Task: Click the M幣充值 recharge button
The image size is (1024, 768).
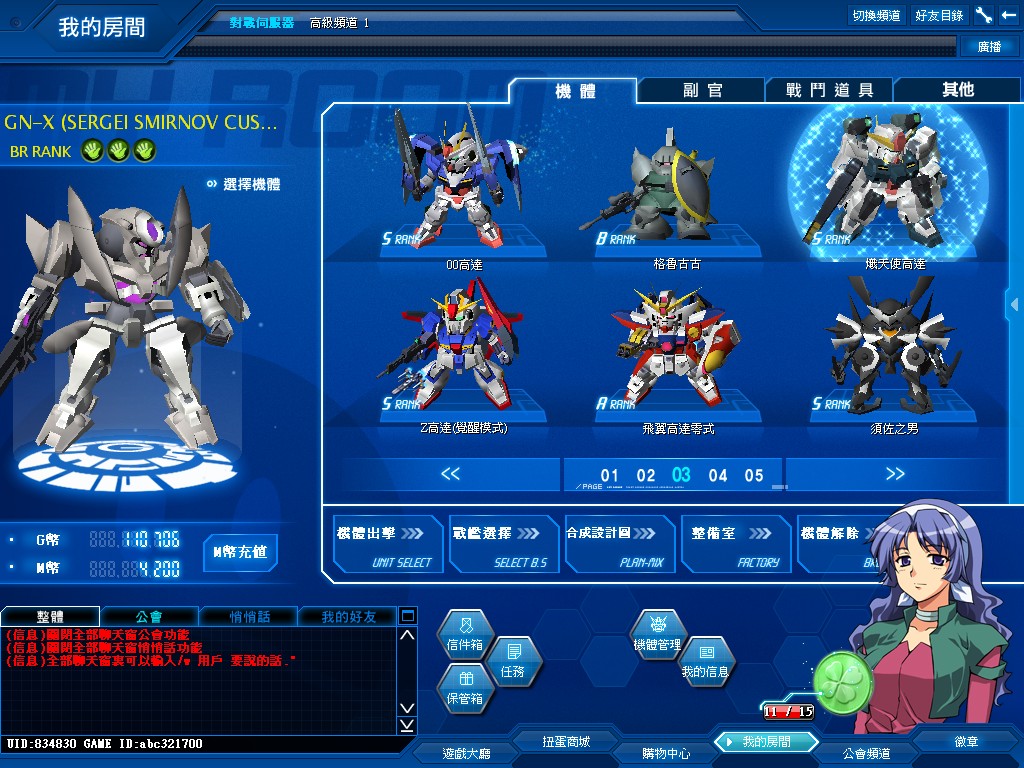Action: [x=240, y=552]
